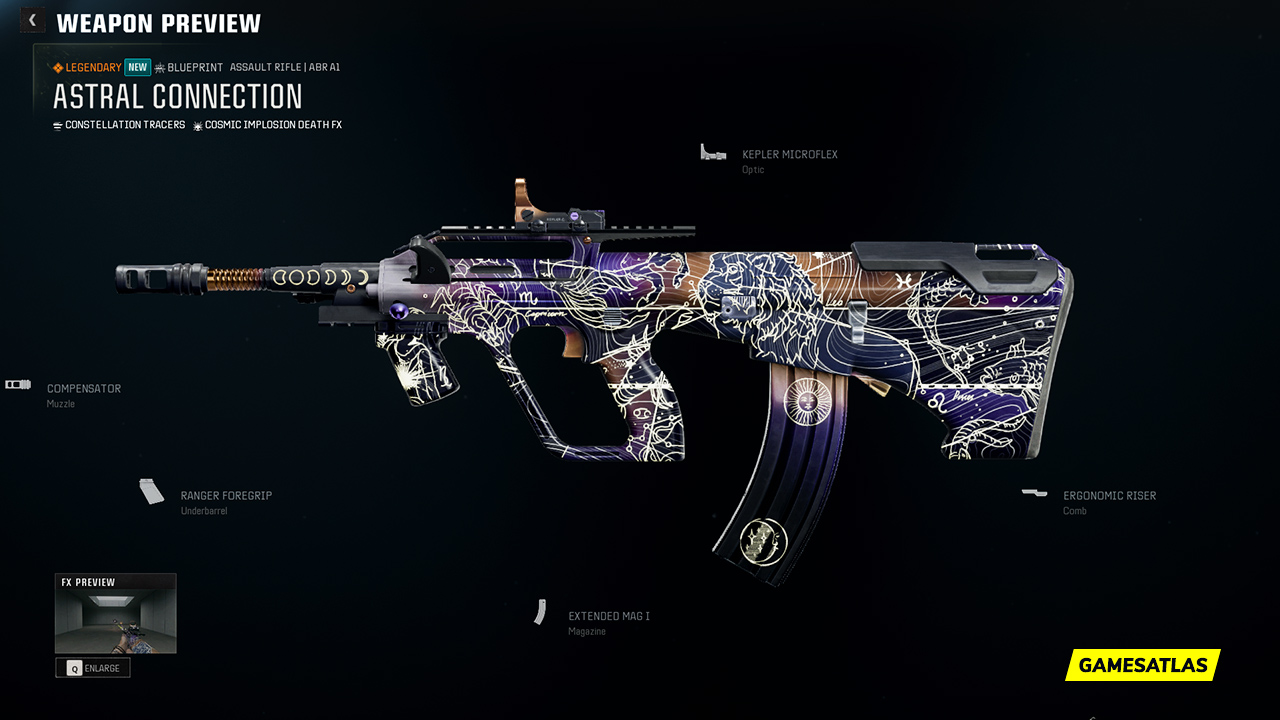The image size is (1280, 720).
Task: Select the Ranger Foregrip underbarrel attachment
Action: [x=225, y=496]
